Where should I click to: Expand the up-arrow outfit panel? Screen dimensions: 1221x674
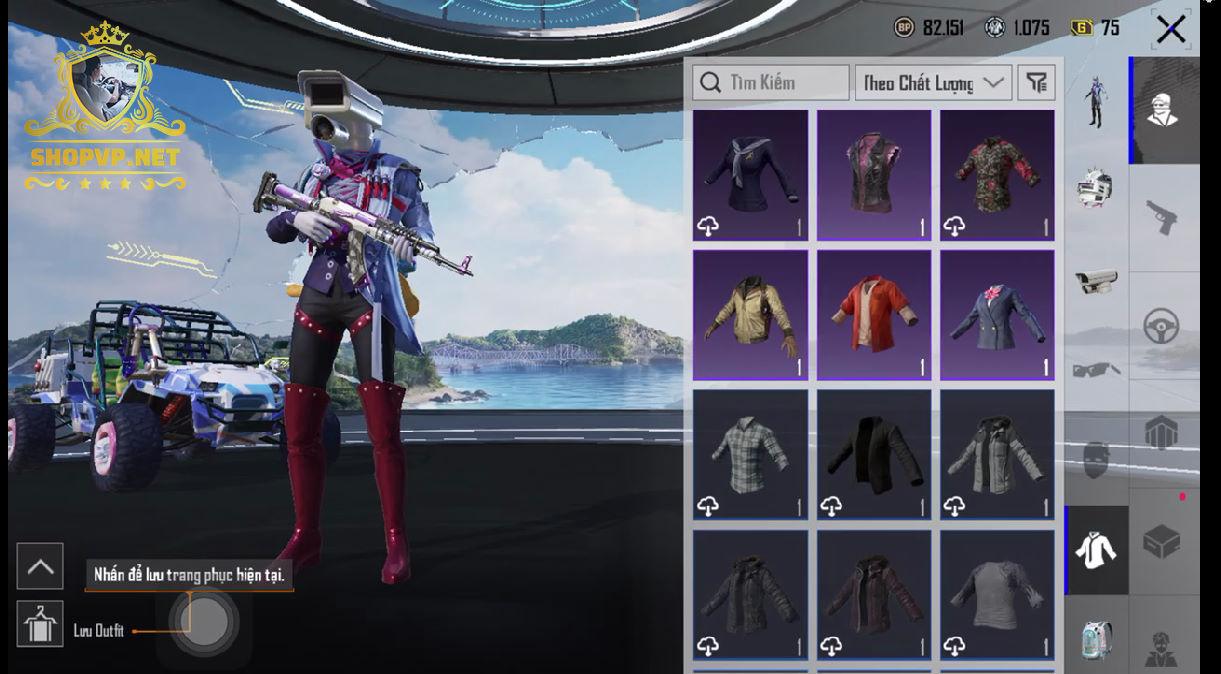tap(40, 567)
